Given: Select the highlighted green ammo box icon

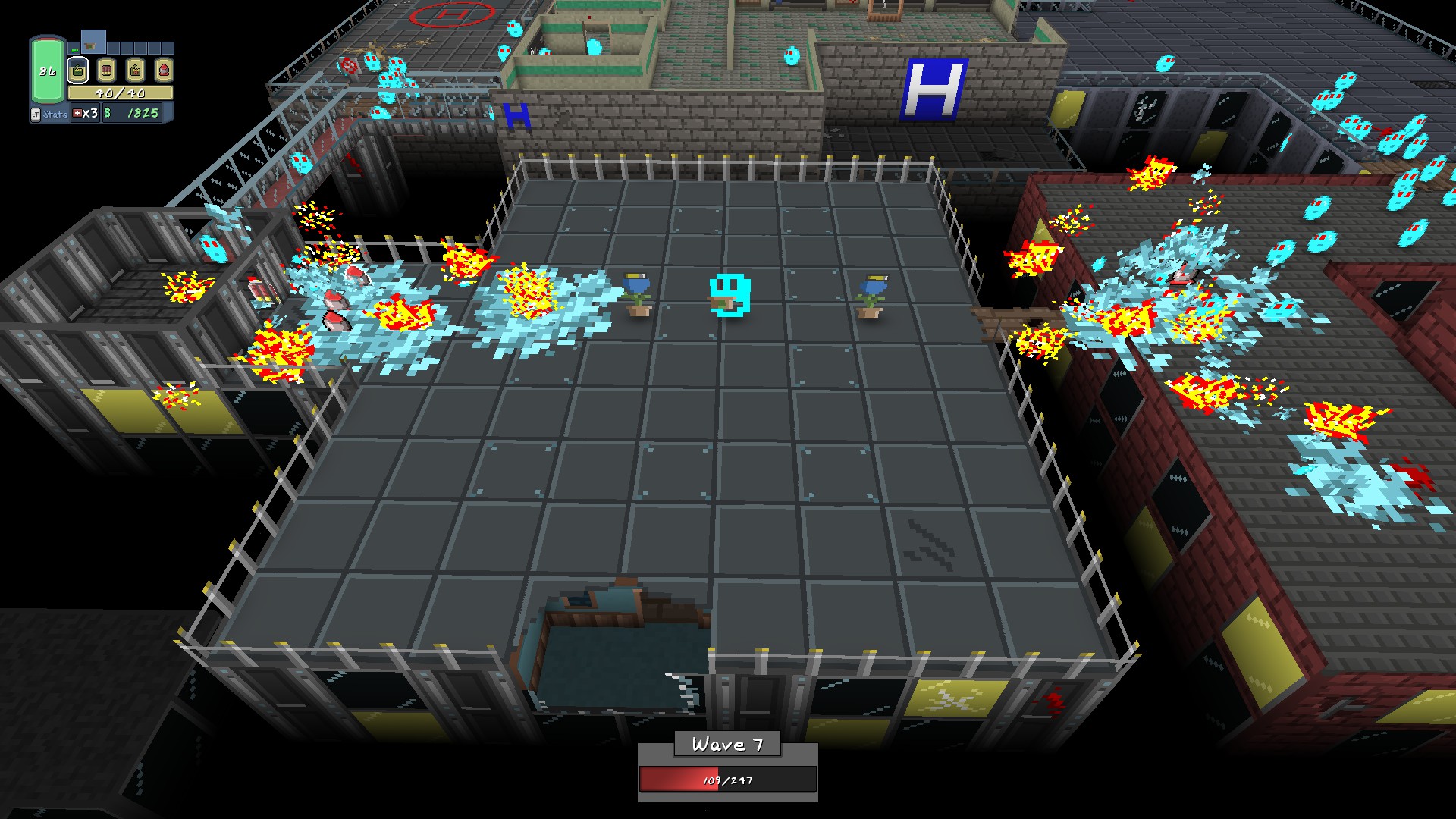Looking at the screenshot, I should point(77,70).
